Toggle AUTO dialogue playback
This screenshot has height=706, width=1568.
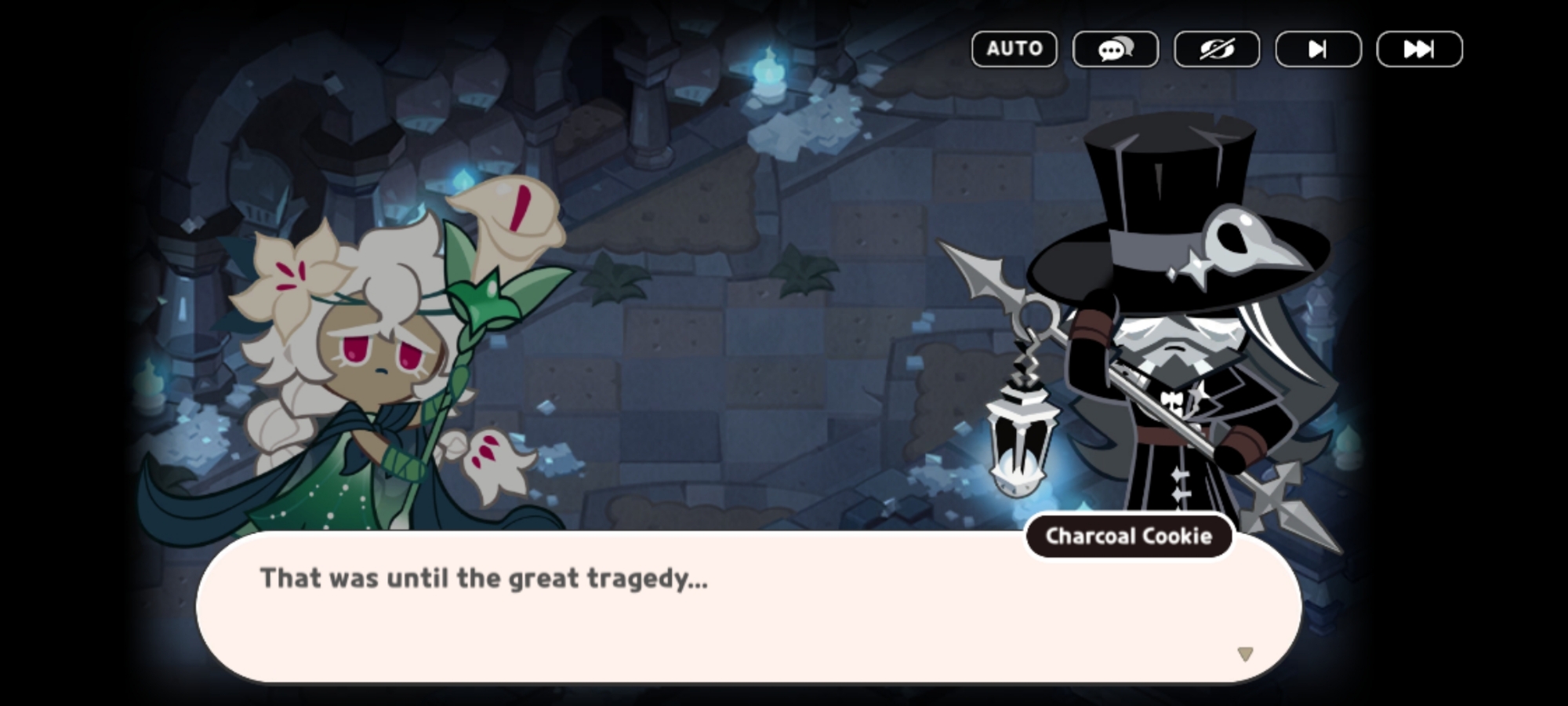(x=1014, y=49)
